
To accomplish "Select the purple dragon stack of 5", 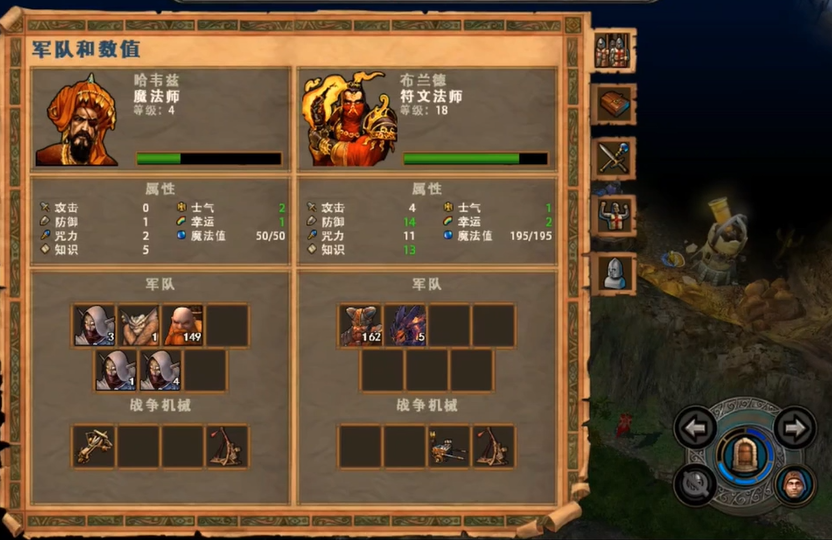I will click(404, 326).
